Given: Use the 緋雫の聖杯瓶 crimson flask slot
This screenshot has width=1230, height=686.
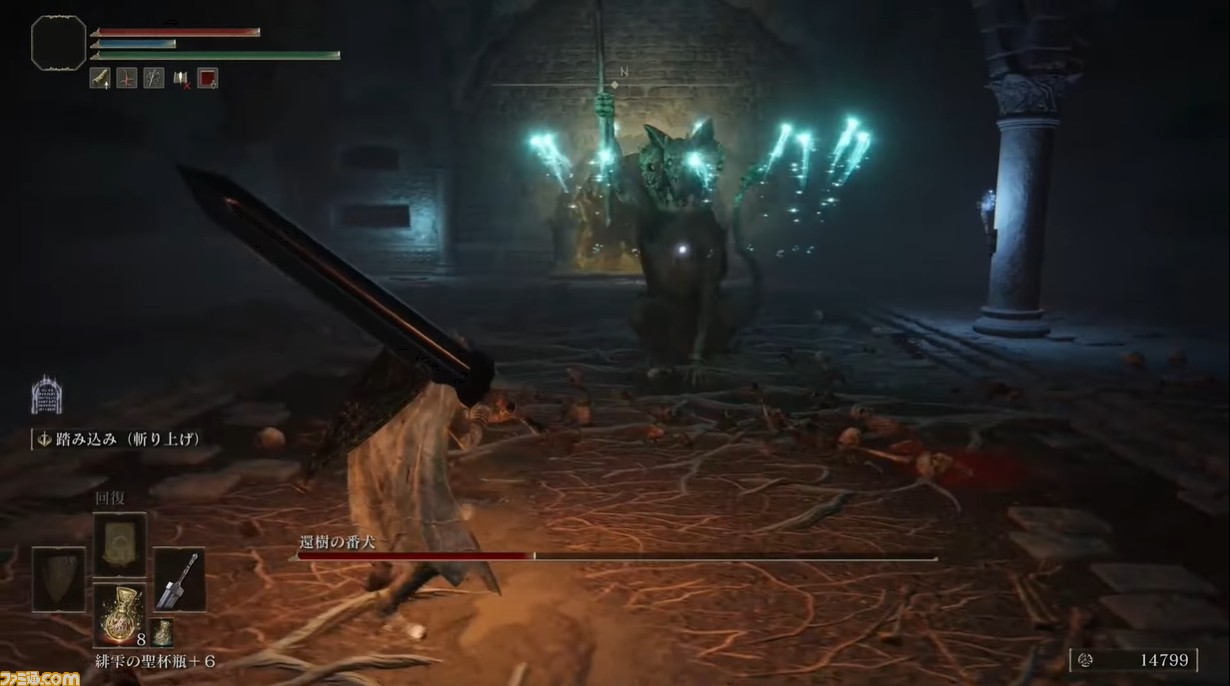Looking at the screenshot, I should point(120,614).
